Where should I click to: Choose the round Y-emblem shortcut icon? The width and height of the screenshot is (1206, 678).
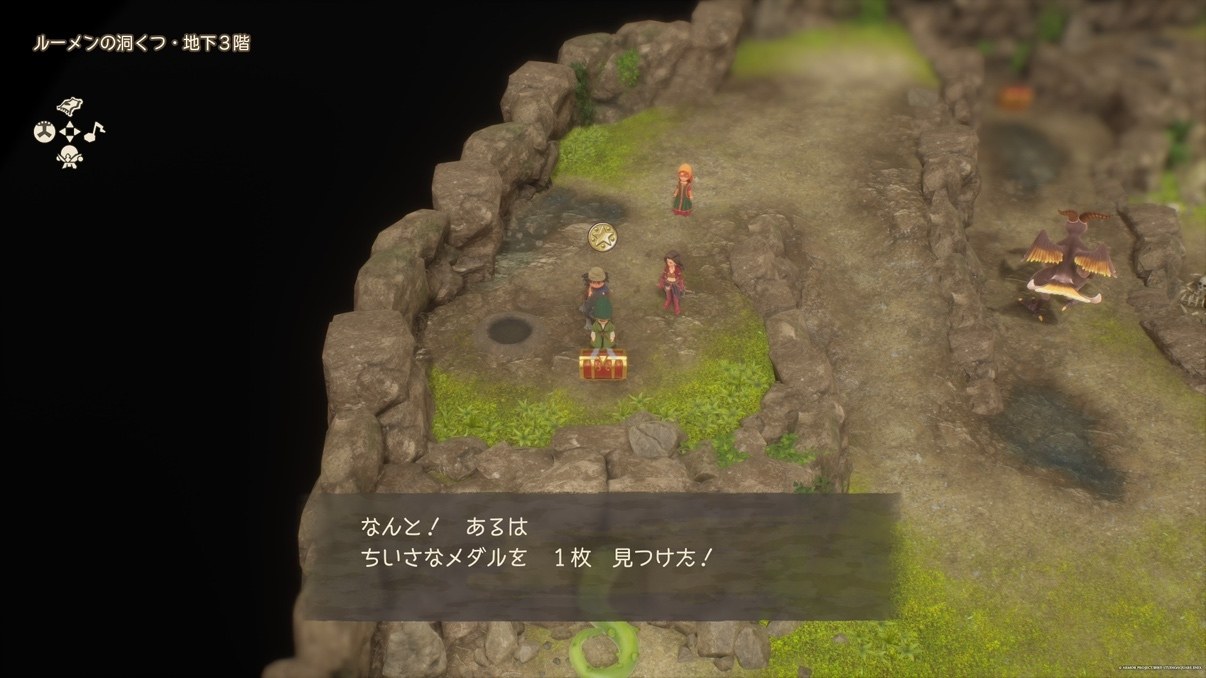coord(44,131)
